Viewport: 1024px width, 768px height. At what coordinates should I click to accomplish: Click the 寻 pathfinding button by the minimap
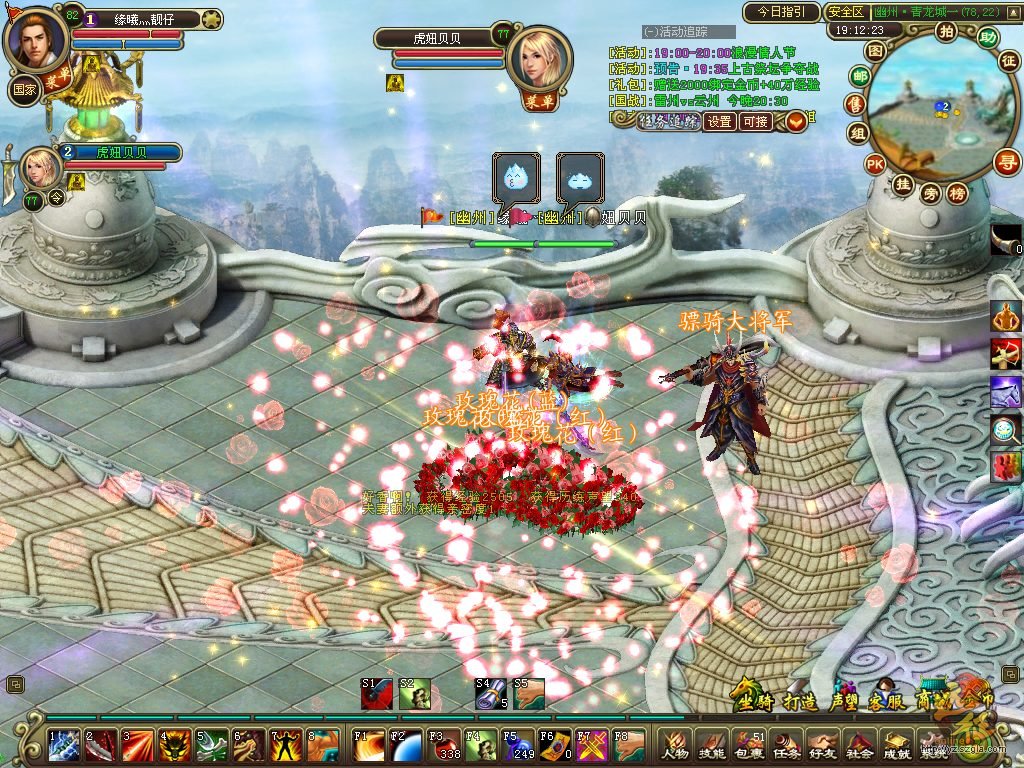click(1007, 162)
